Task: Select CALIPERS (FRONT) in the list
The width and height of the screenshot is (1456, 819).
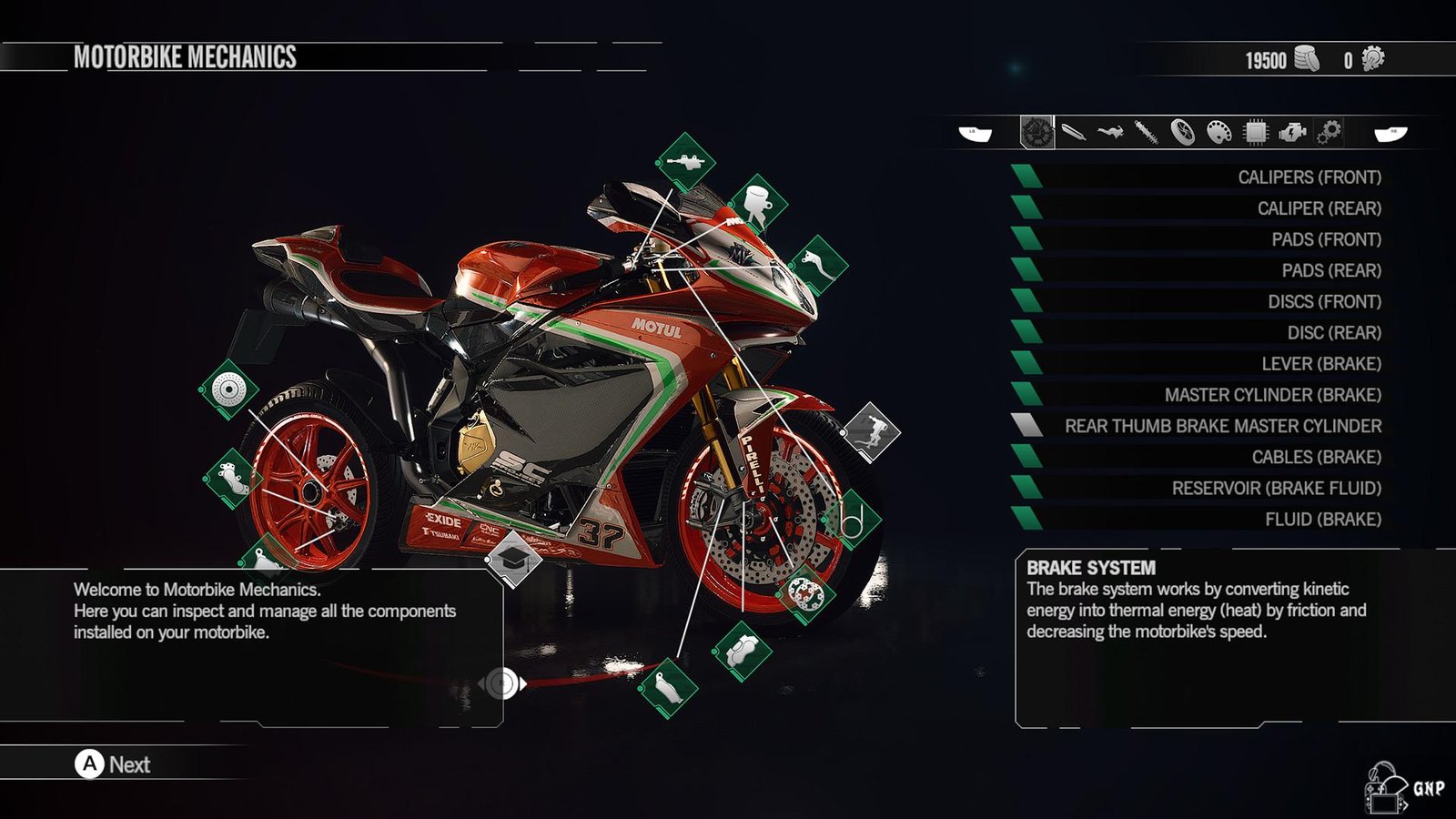Action: pyautogui.click(x=1309, y=177)
